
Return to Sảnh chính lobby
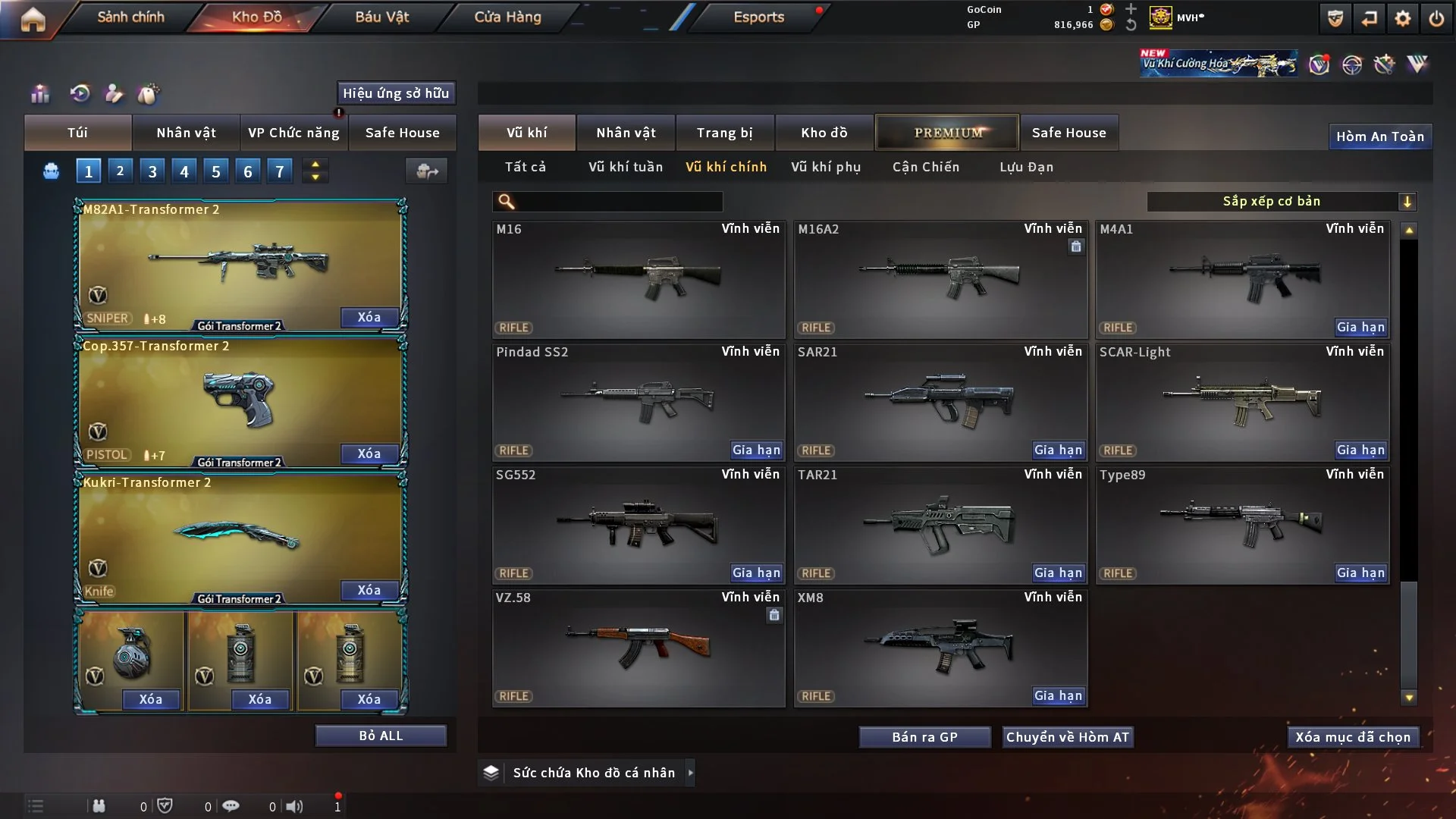[x=130, y=17]
